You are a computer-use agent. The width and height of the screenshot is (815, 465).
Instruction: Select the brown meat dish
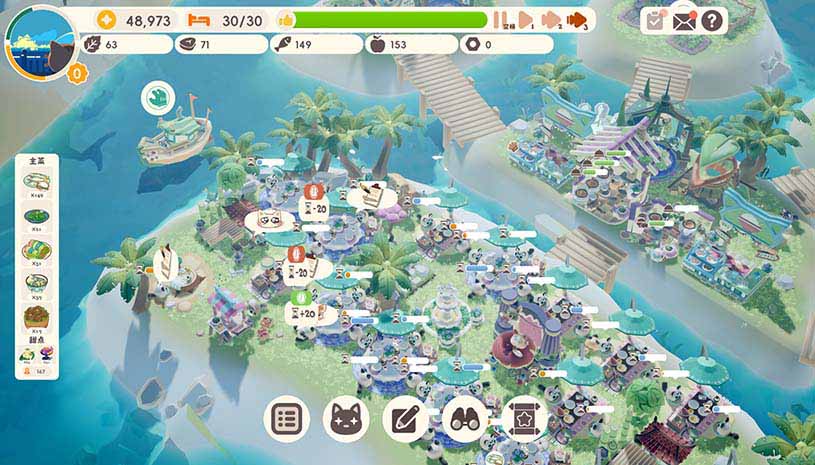click(x=37, y=320)
